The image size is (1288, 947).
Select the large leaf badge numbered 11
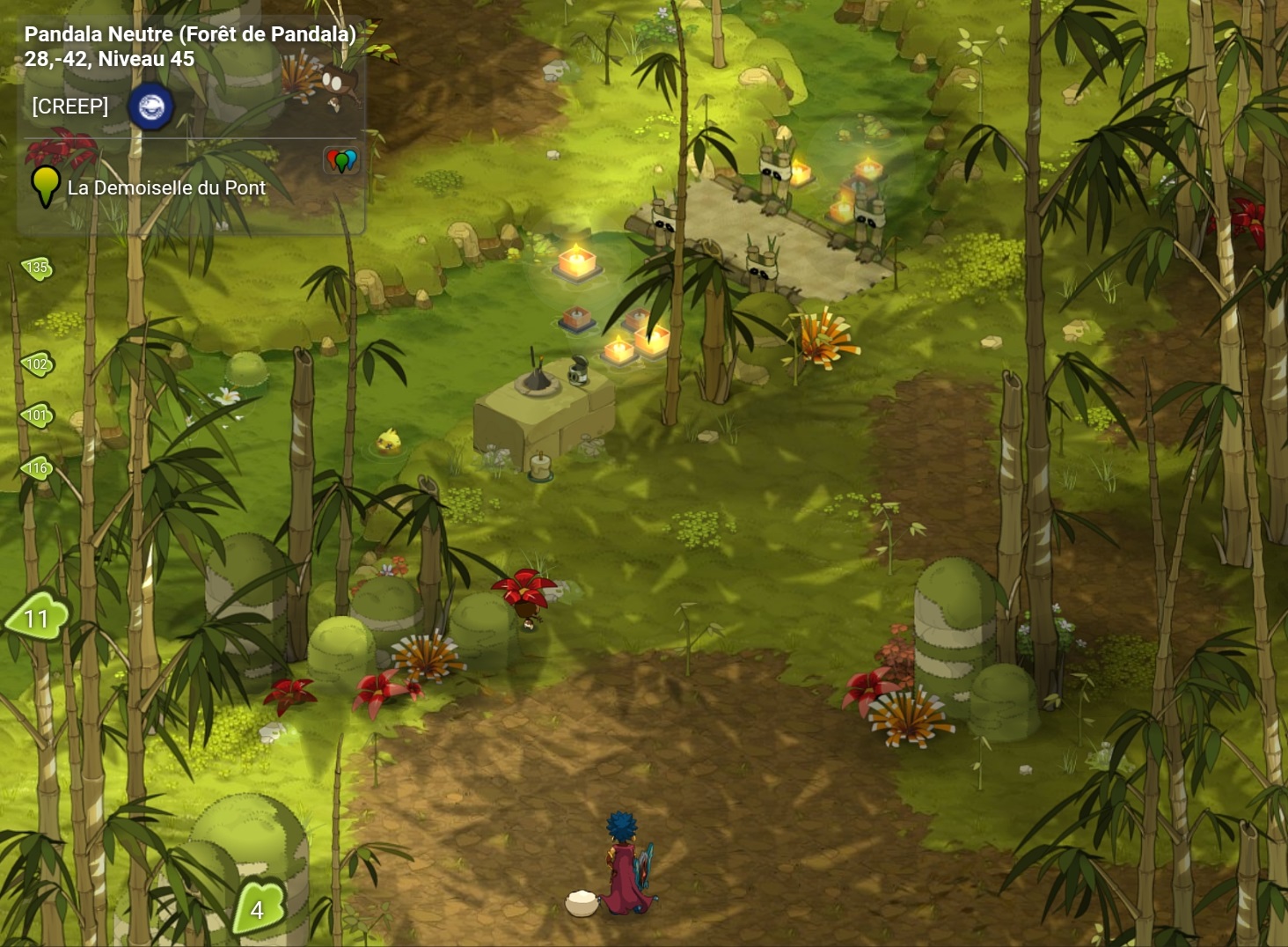pos(37,617)
